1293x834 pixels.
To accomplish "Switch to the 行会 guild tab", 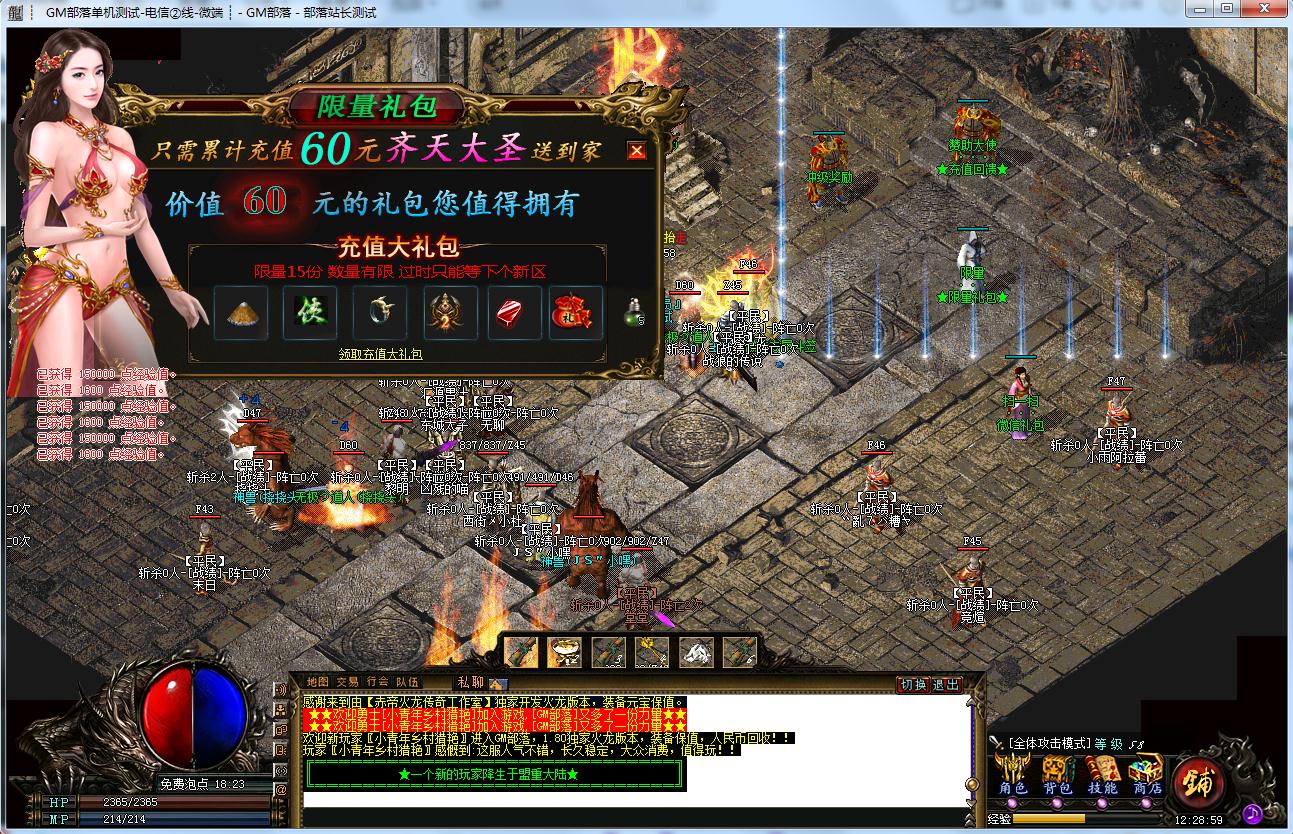I will click(x=378, y=682).
